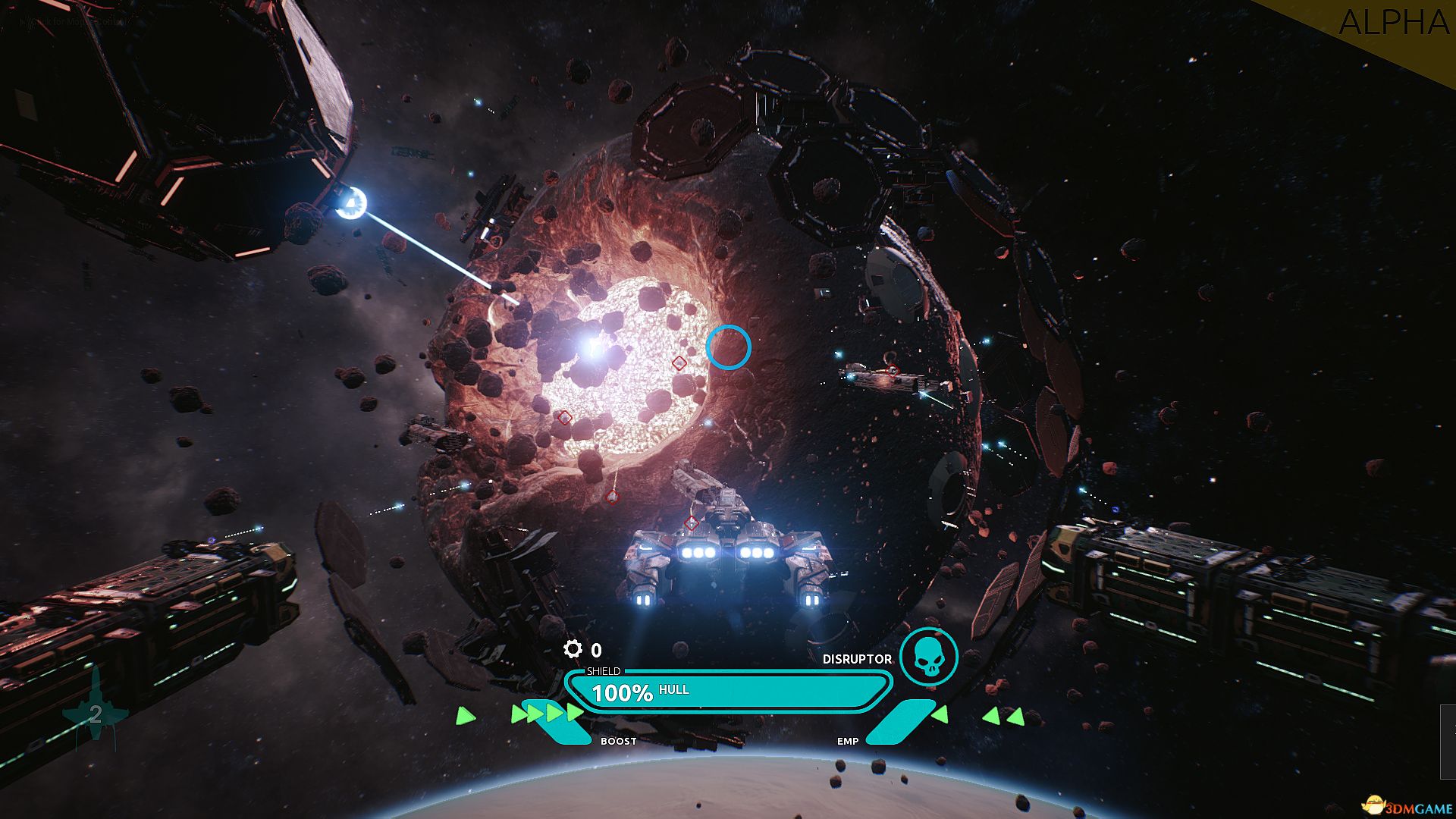Open the 3DMGAME watermark logo
The image size is (1456, 819).
1405,806
